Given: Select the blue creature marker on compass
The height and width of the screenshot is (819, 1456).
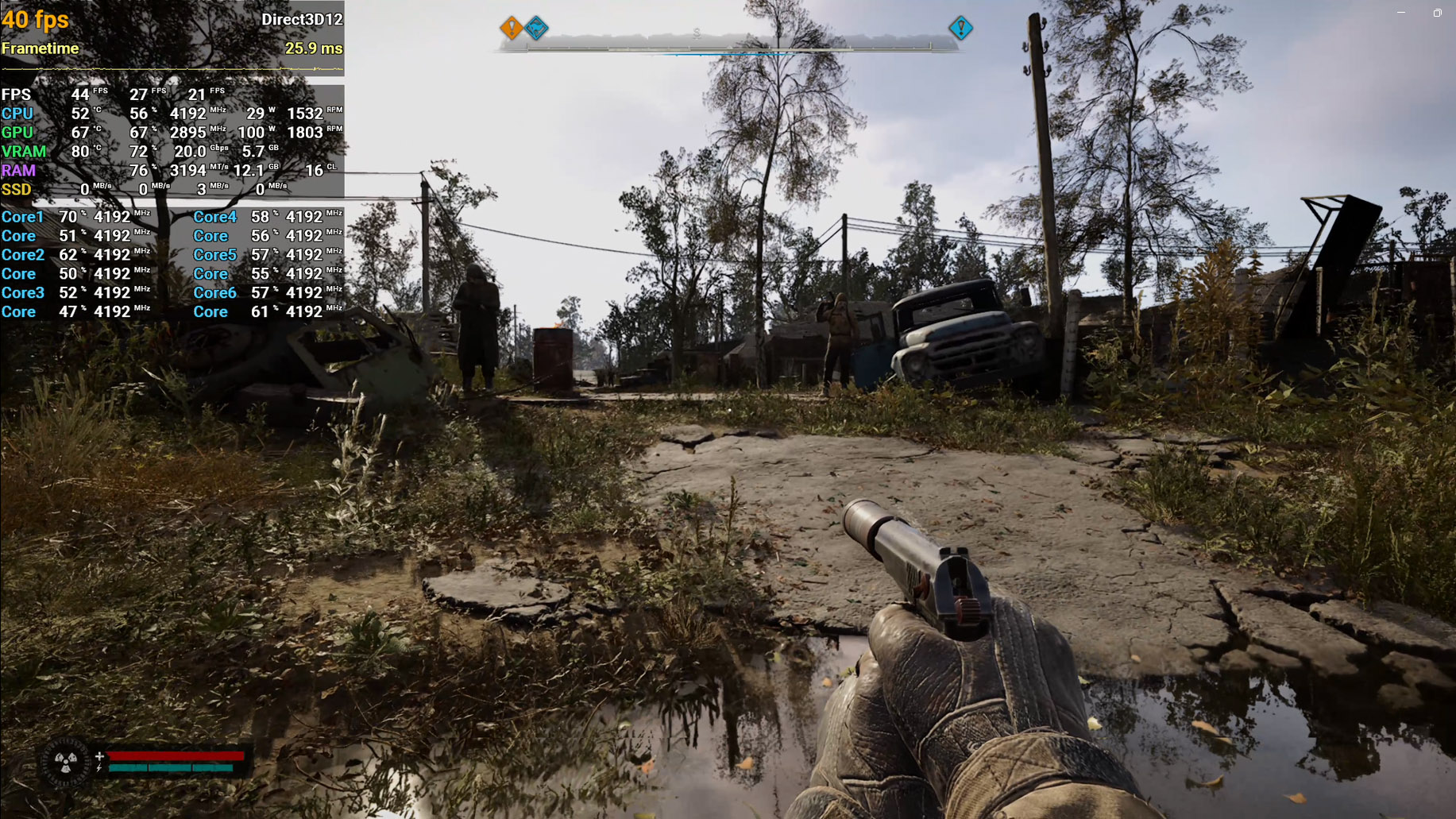Looking at the screenshot, I should point(537,29).
